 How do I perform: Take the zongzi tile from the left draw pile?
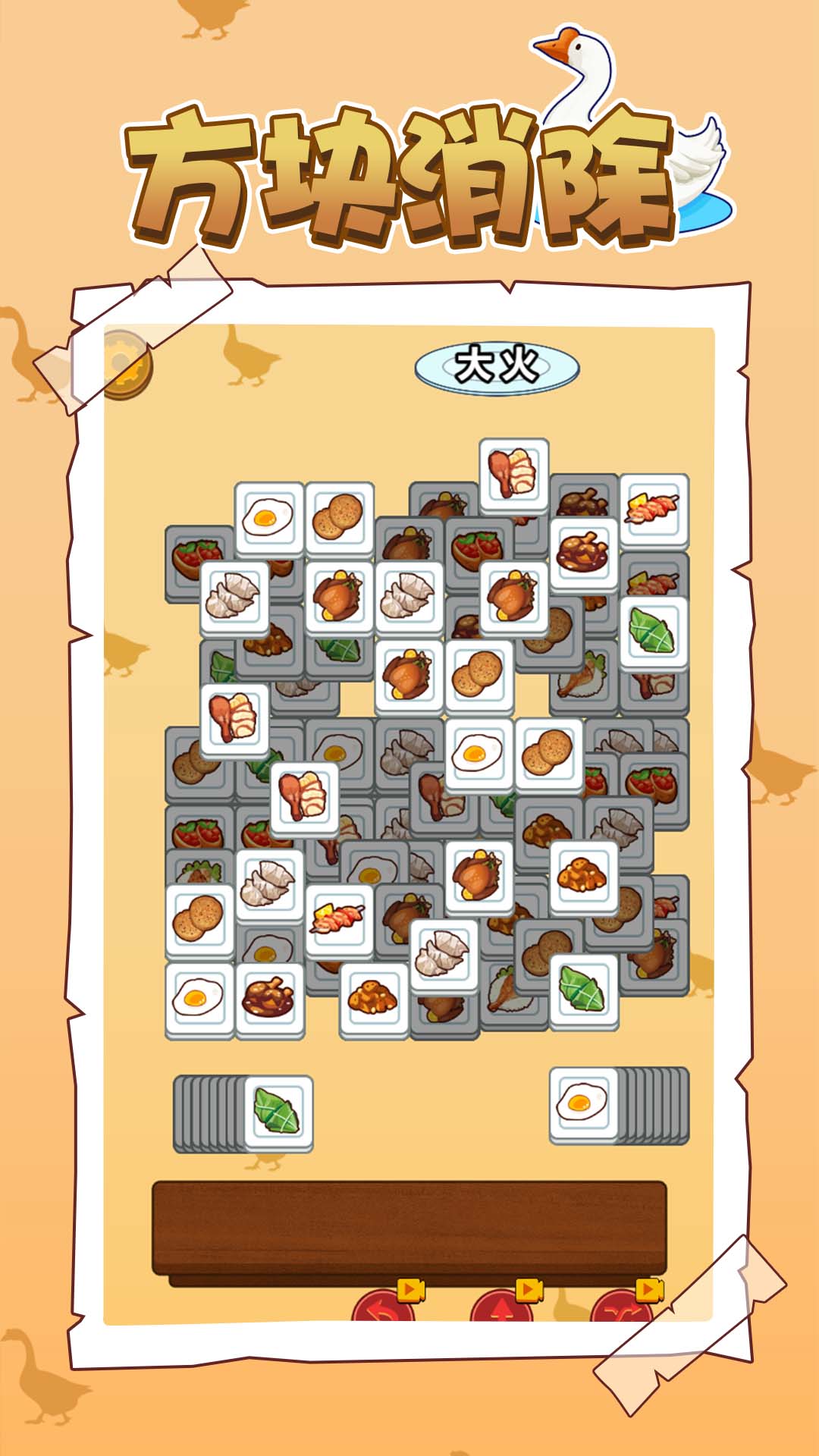278,1112
